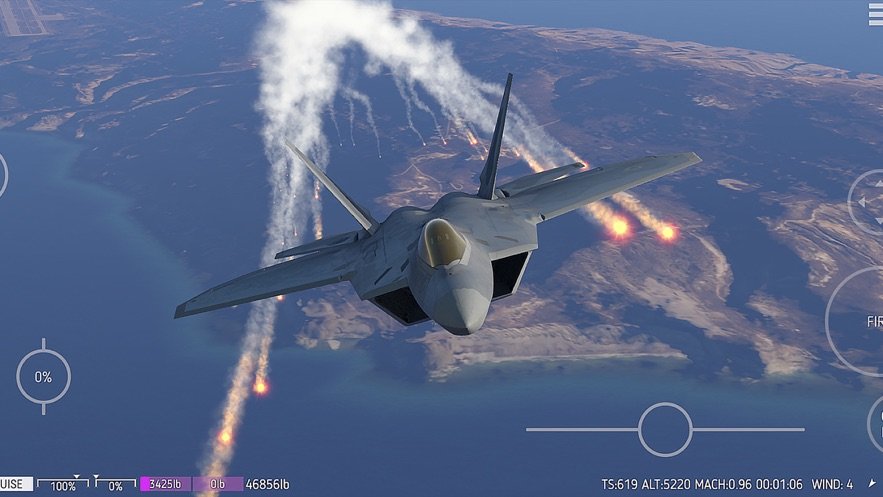Toggle the CRUISE mode button

(x=15, y=484)
